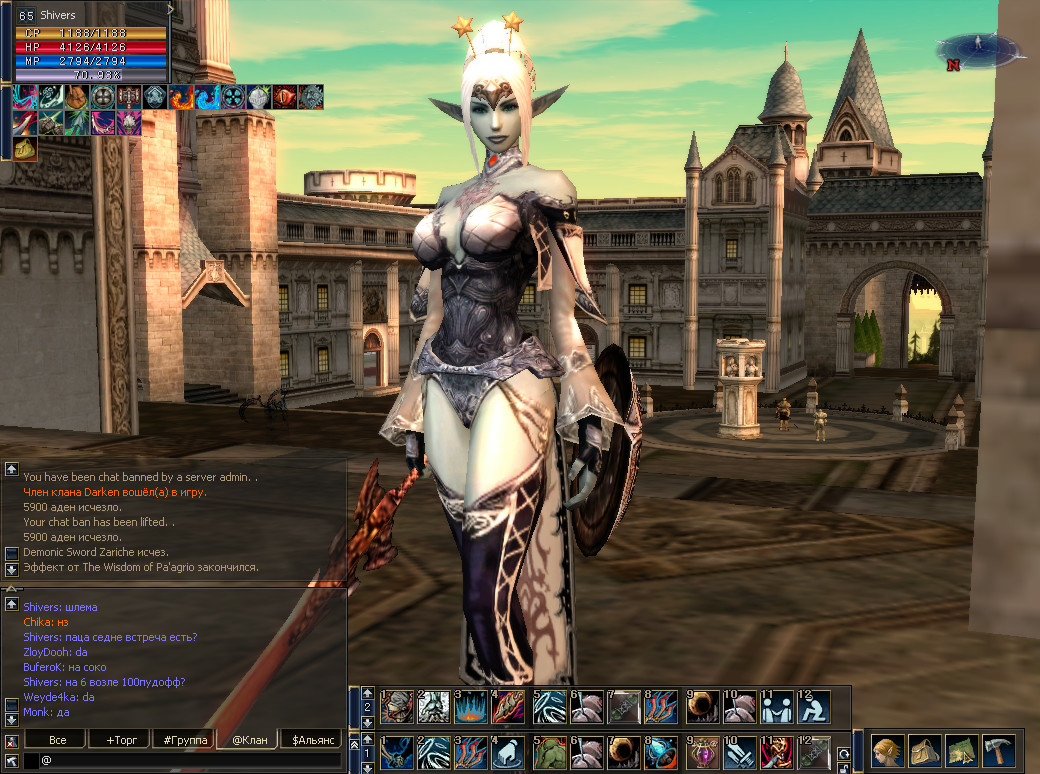Select the knight helmet buff icon
The height and width of the screenshot is (774, 1040).
(x=258, y=97)
